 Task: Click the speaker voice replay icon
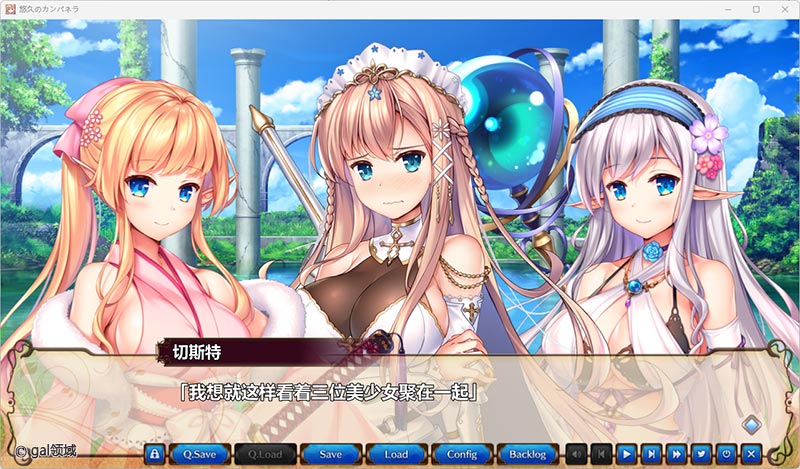point(578,453)
